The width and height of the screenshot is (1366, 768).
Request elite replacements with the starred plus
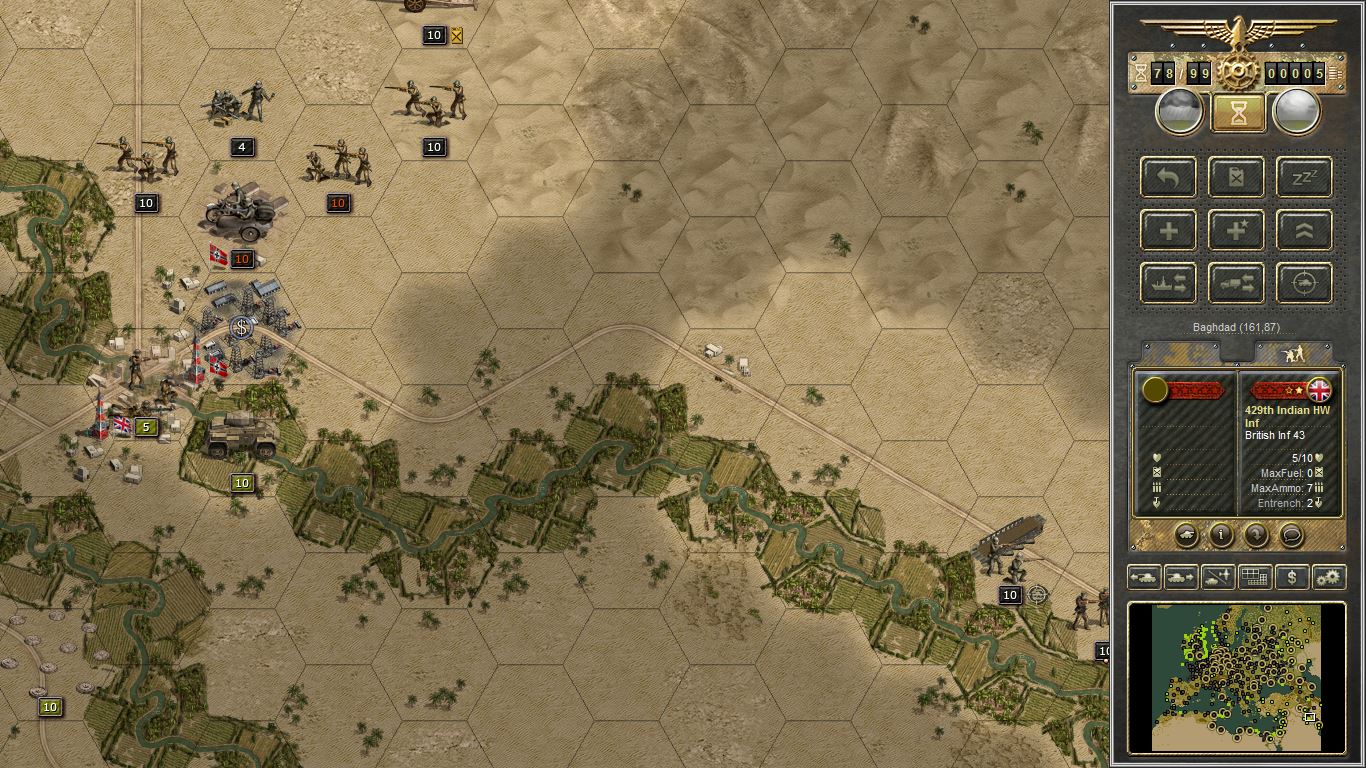[x=1236, y=230]
